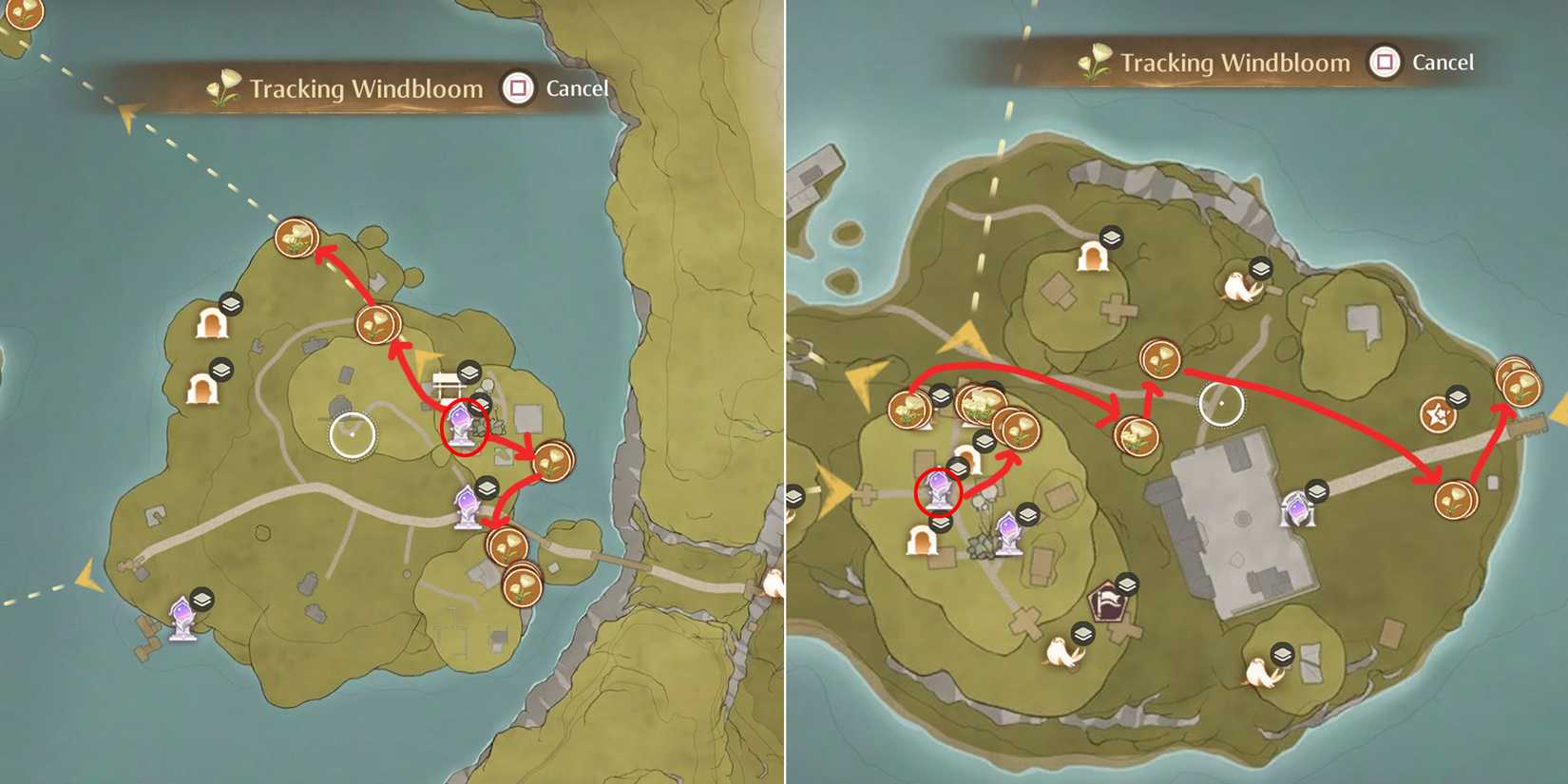Viewport: 1568px width, 784px height.
Task: Click the stop-square icon next to right Cancel label
Action: tap(1385, 61)
